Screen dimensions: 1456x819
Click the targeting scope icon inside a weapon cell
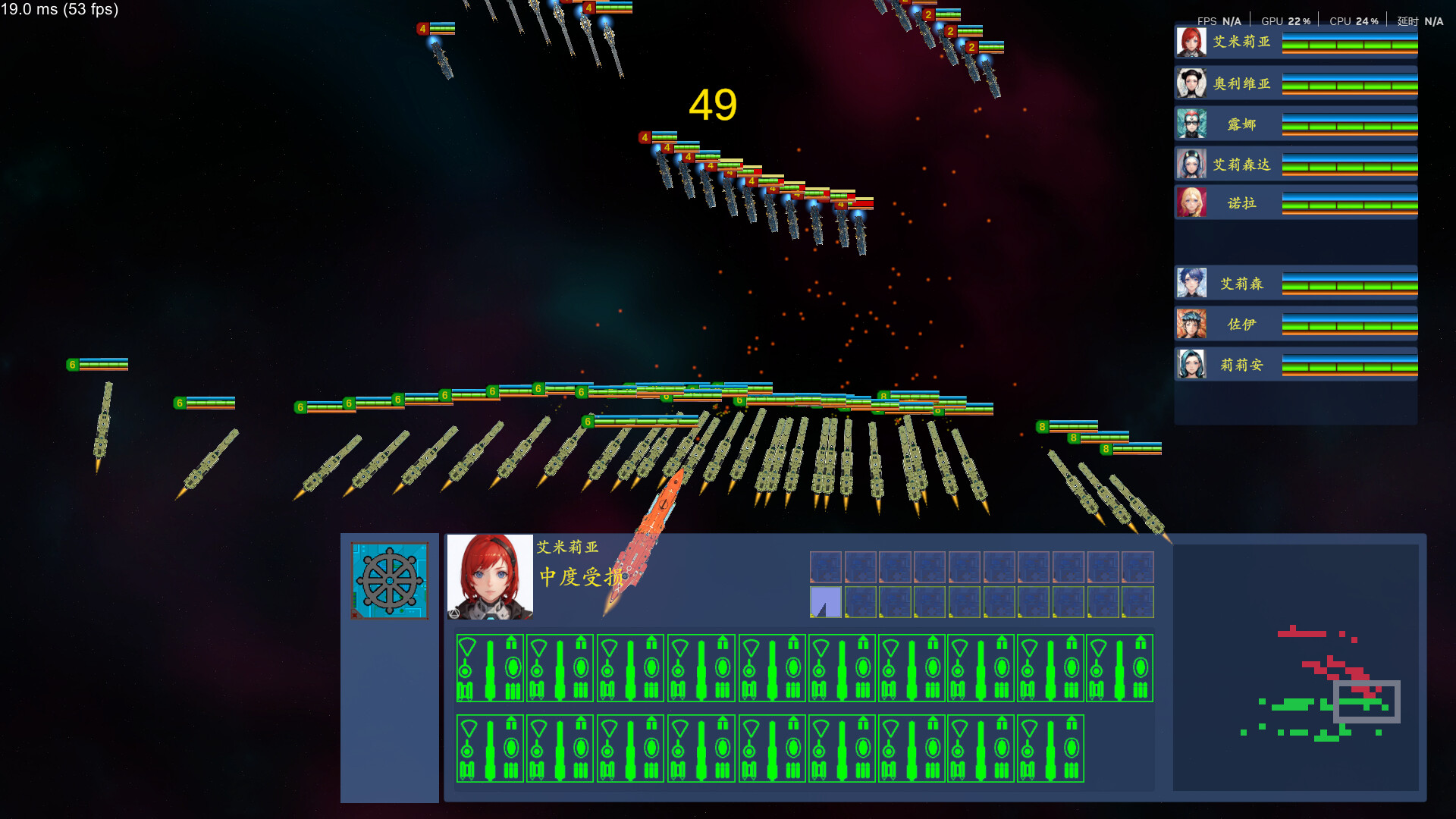[465, 672]
